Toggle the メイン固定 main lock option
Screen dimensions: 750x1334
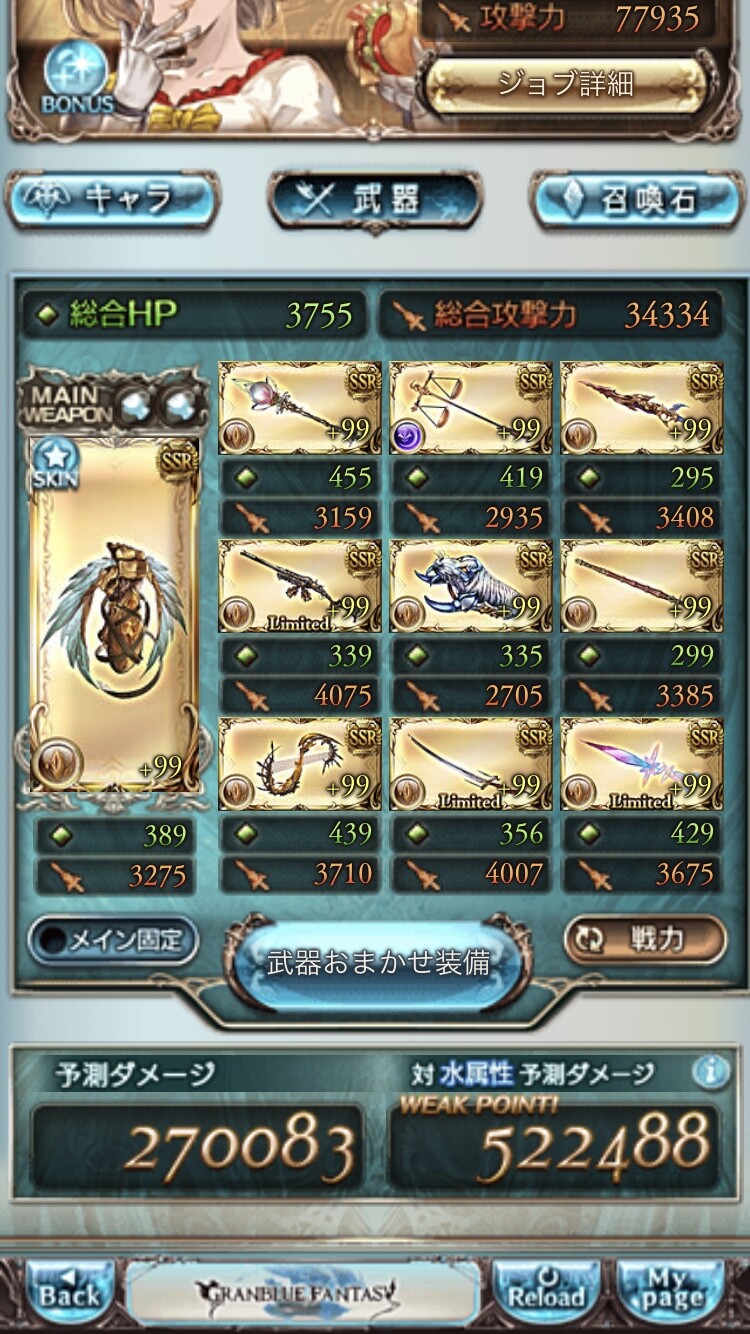(112, 940)
